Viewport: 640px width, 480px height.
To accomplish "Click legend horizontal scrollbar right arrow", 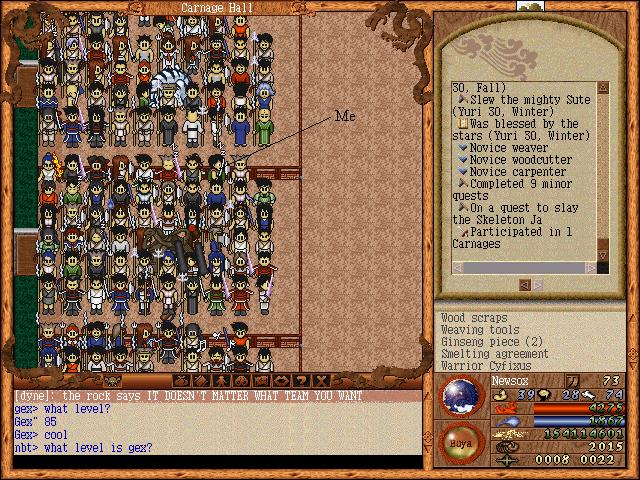I will click(591, 268).
